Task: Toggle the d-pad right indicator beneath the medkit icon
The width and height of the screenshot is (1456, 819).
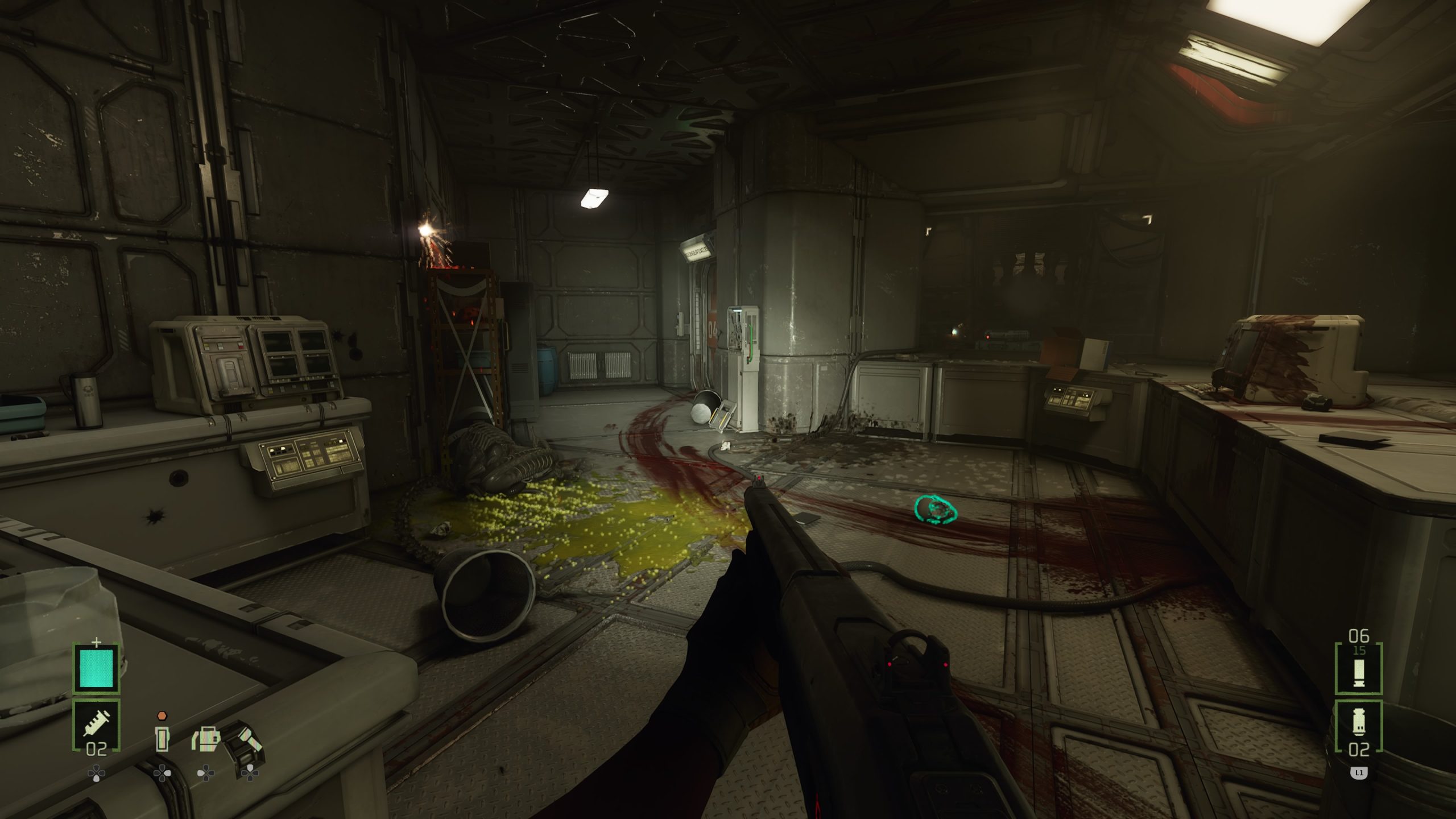Action: [x=206, y=772]
